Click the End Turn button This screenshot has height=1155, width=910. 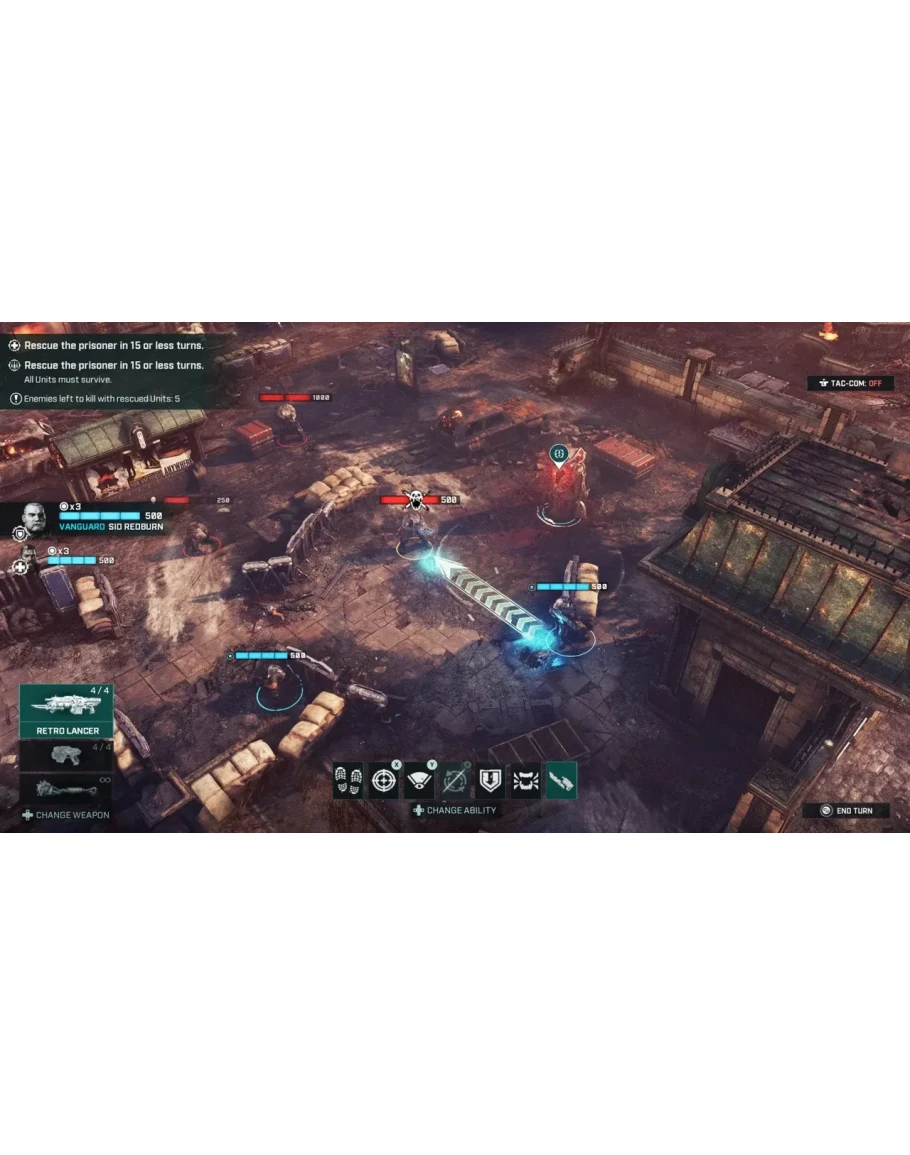click(x=846, y=810)
